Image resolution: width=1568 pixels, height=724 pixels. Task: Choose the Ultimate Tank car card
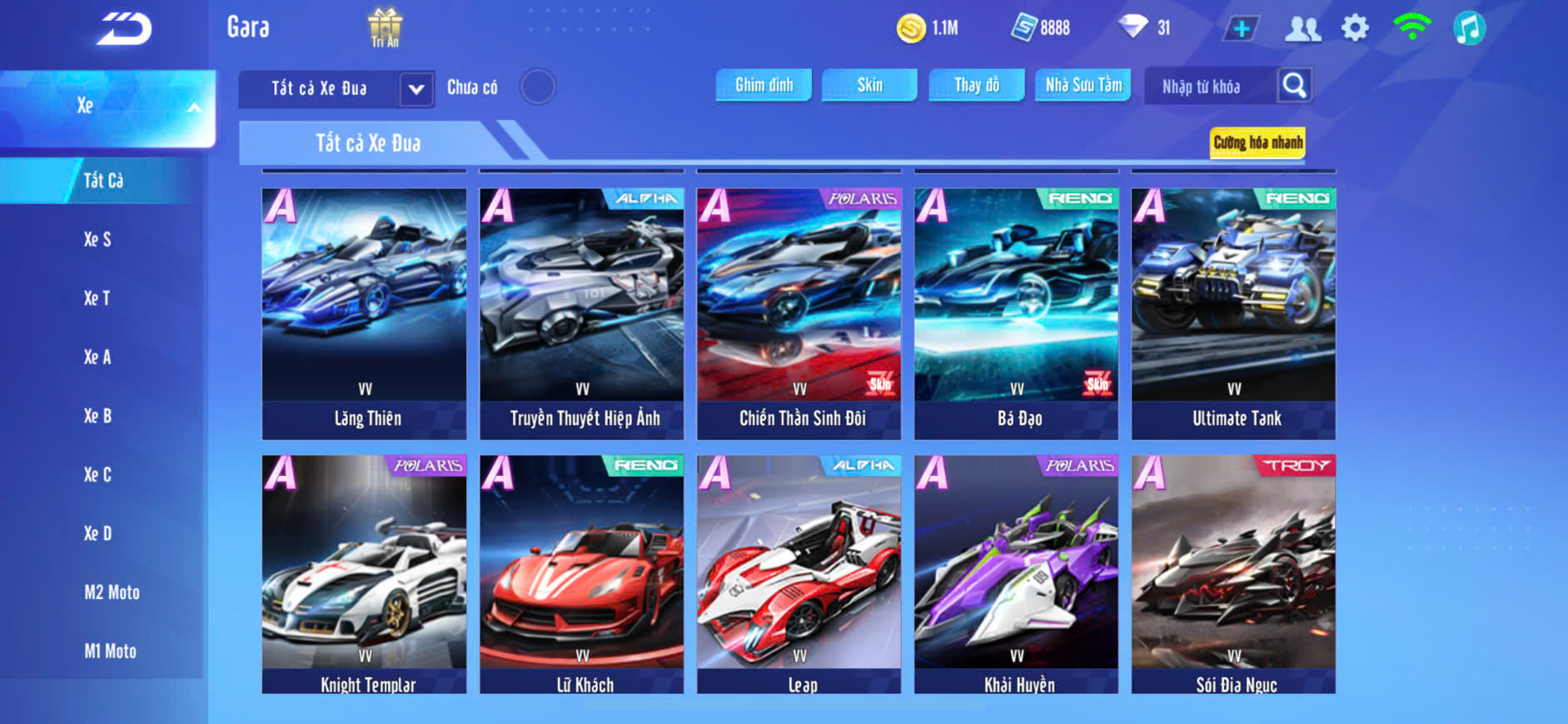pyautogui.click(x=1233, y=313)
